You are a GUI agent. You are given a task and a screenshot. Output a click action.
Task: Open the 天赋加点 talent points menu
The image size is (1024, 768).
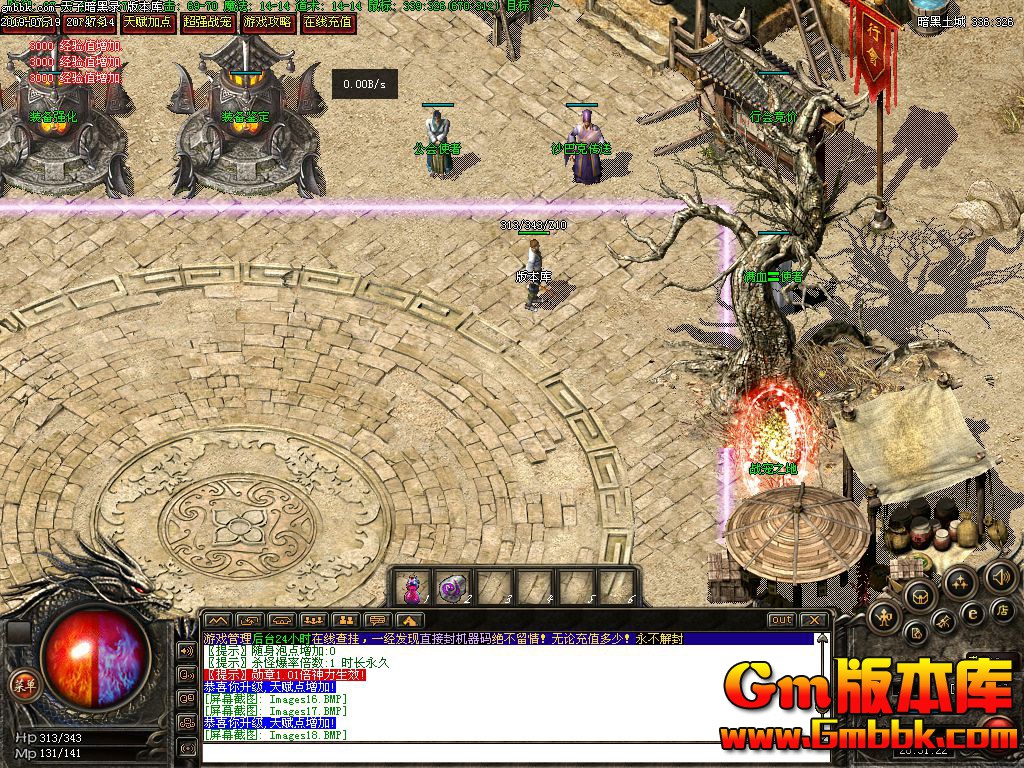click(x=148, y=21)
